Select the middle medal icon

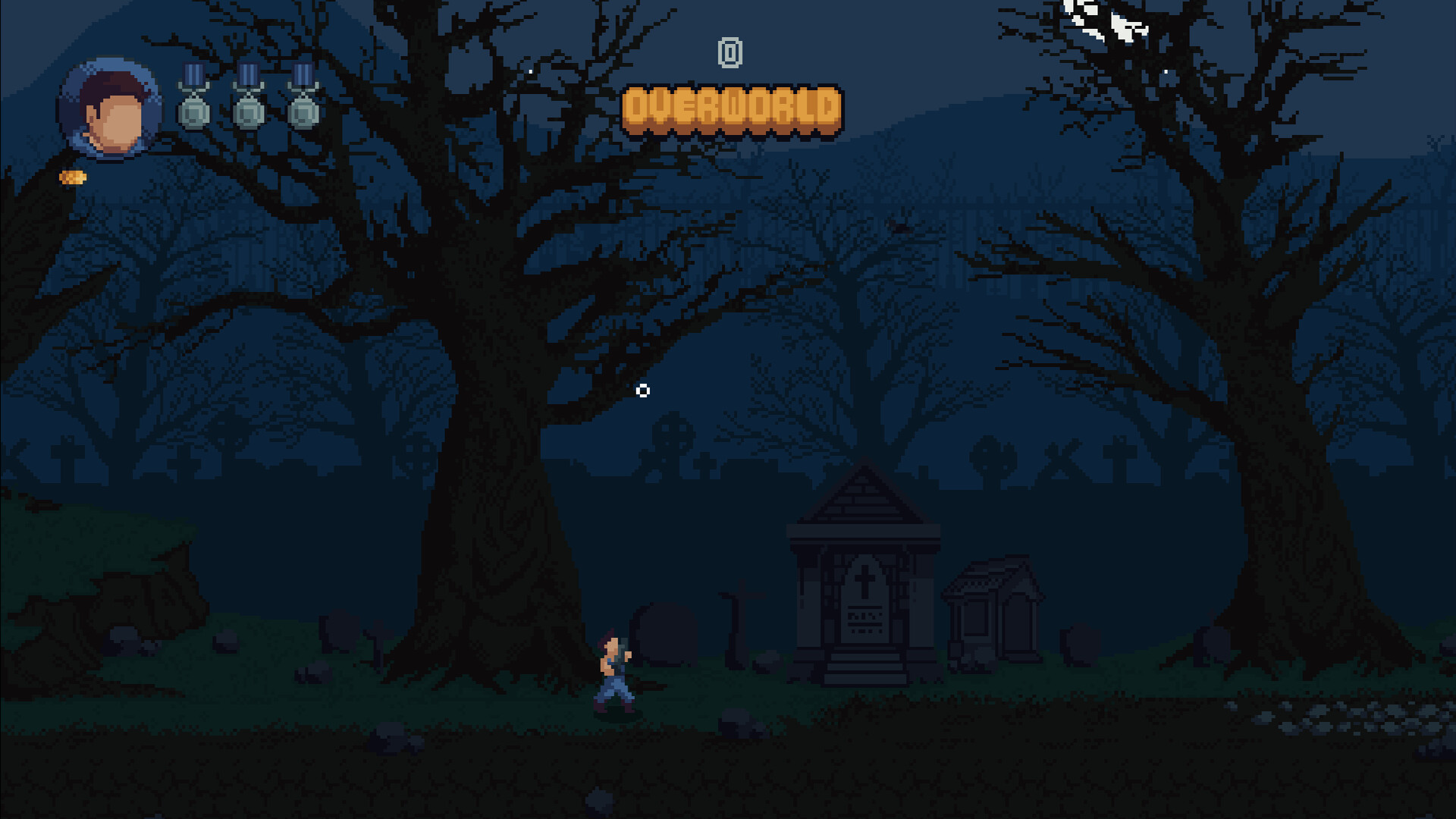[x=249, y=95]
